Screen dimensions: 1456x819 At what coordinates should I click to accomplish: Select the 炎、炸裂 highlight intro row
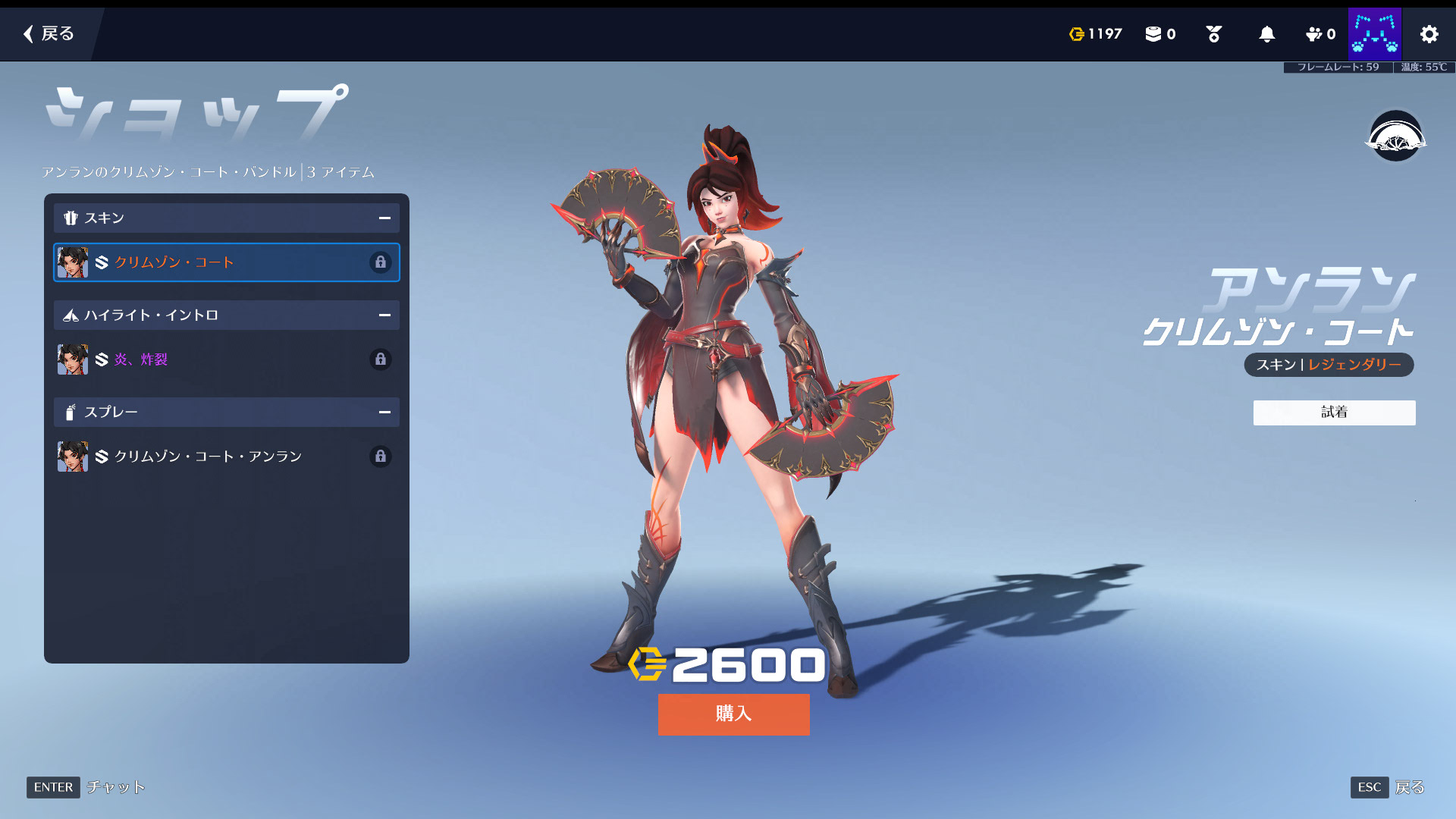pyautogui.click(x=226, y=359)
